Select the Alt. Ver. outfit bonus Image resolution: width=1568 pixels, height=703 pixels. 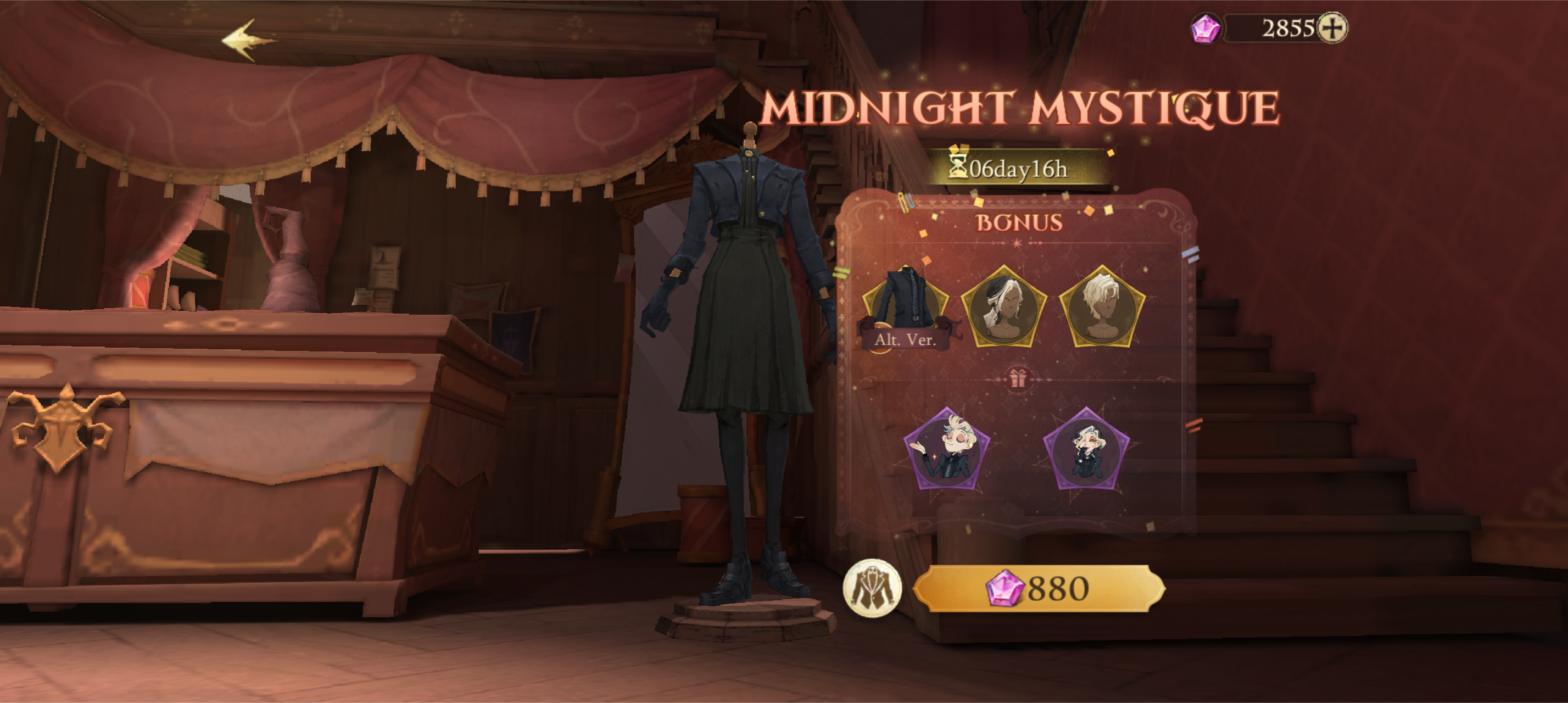905,308
